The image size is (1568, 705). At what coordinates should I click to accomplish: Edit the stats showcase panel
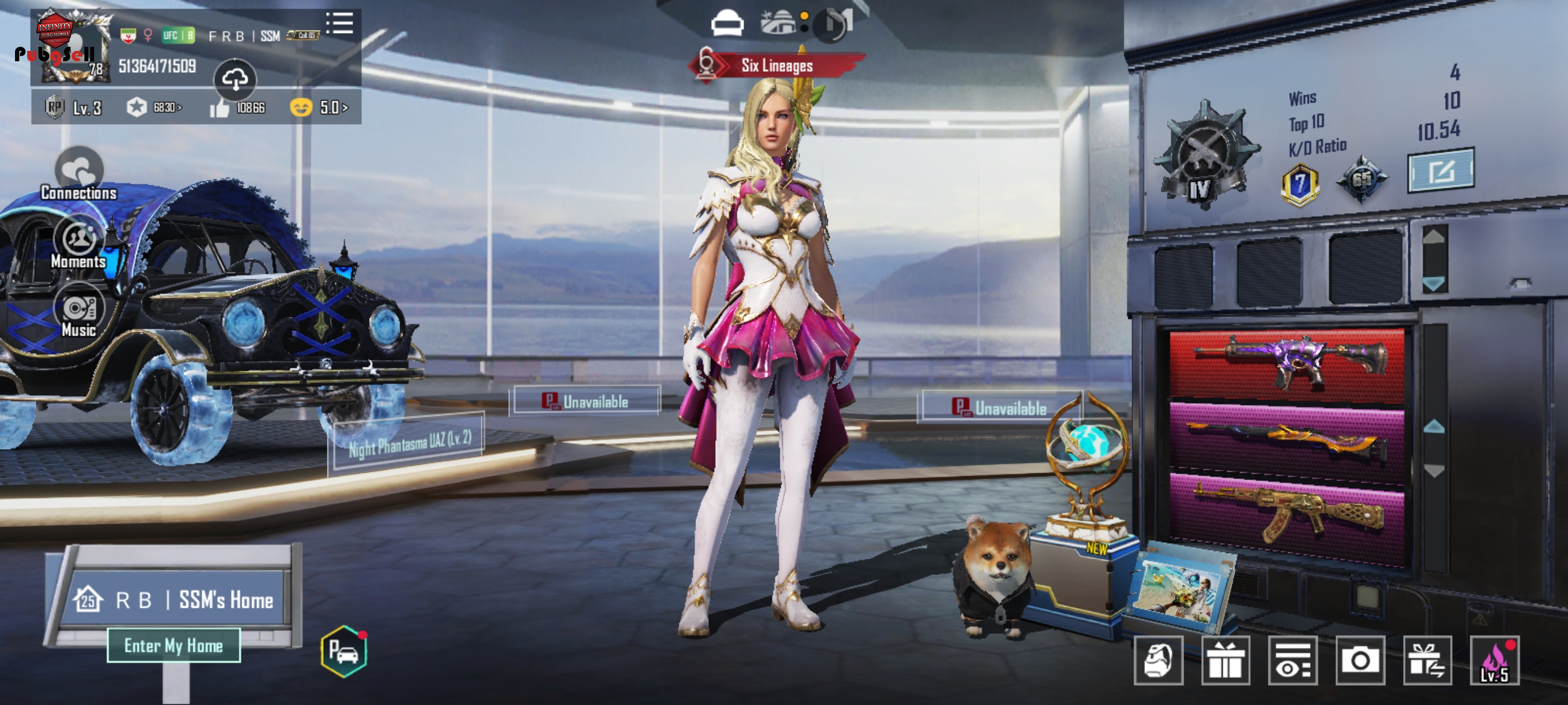(x=1440, y=171)
